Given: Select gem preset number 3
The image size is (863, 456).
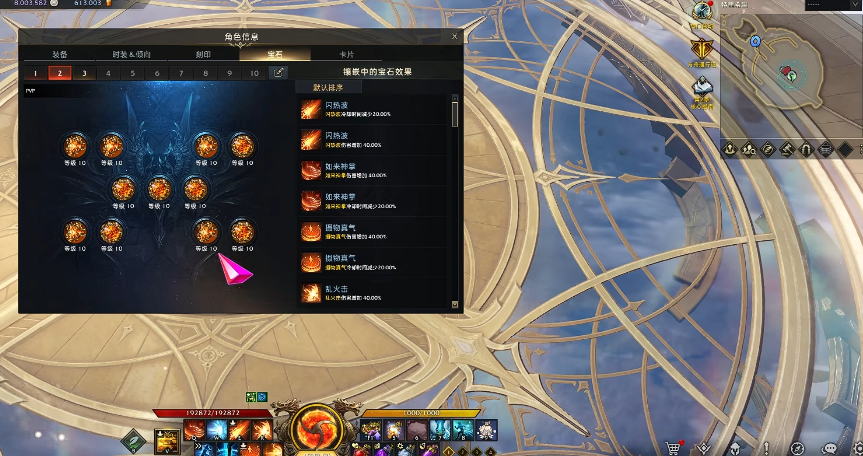Looking at the screenshot, I should 84,73.
